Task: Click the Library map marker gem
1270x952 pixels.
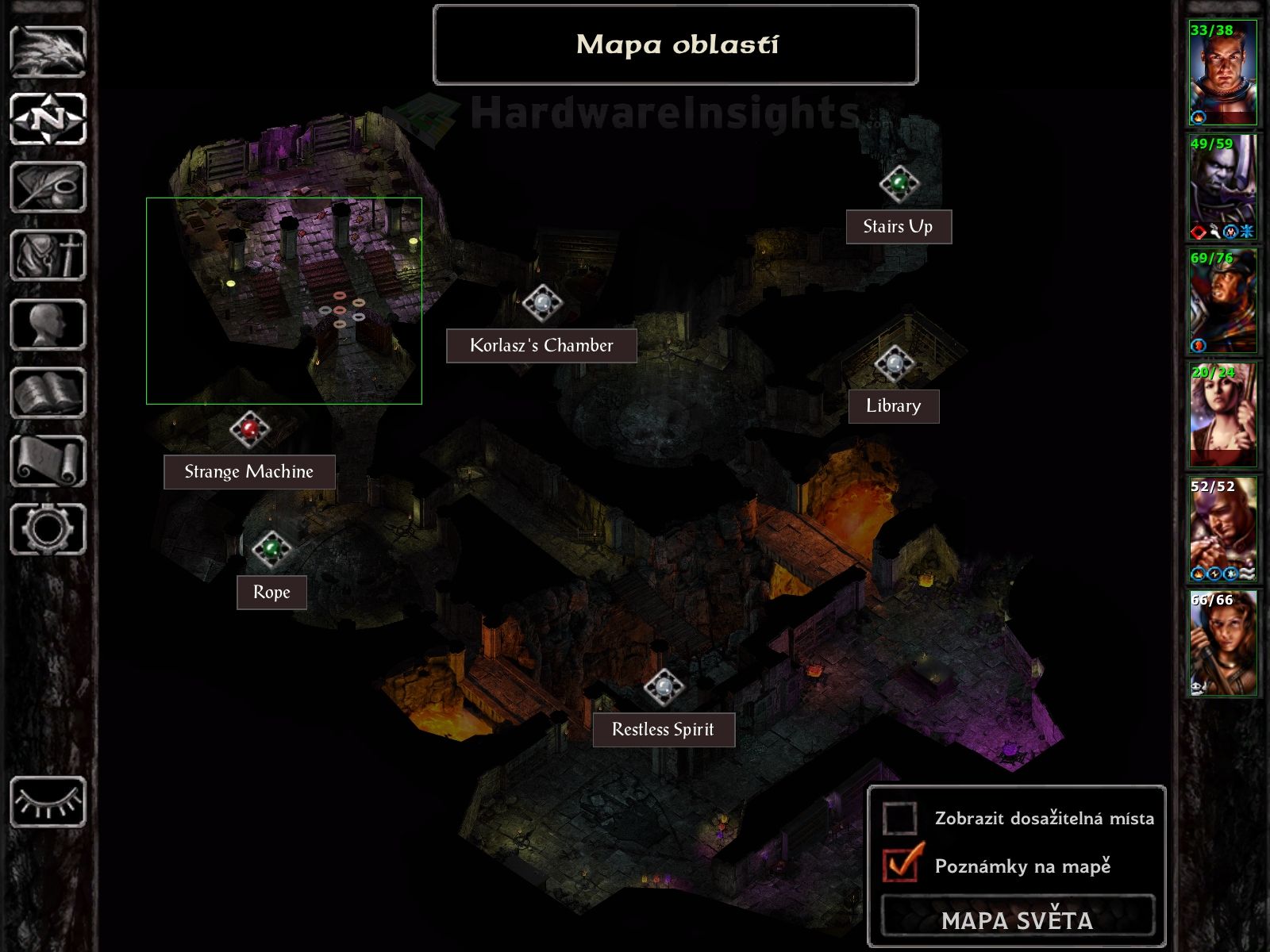Action: [x=895, y=363]
